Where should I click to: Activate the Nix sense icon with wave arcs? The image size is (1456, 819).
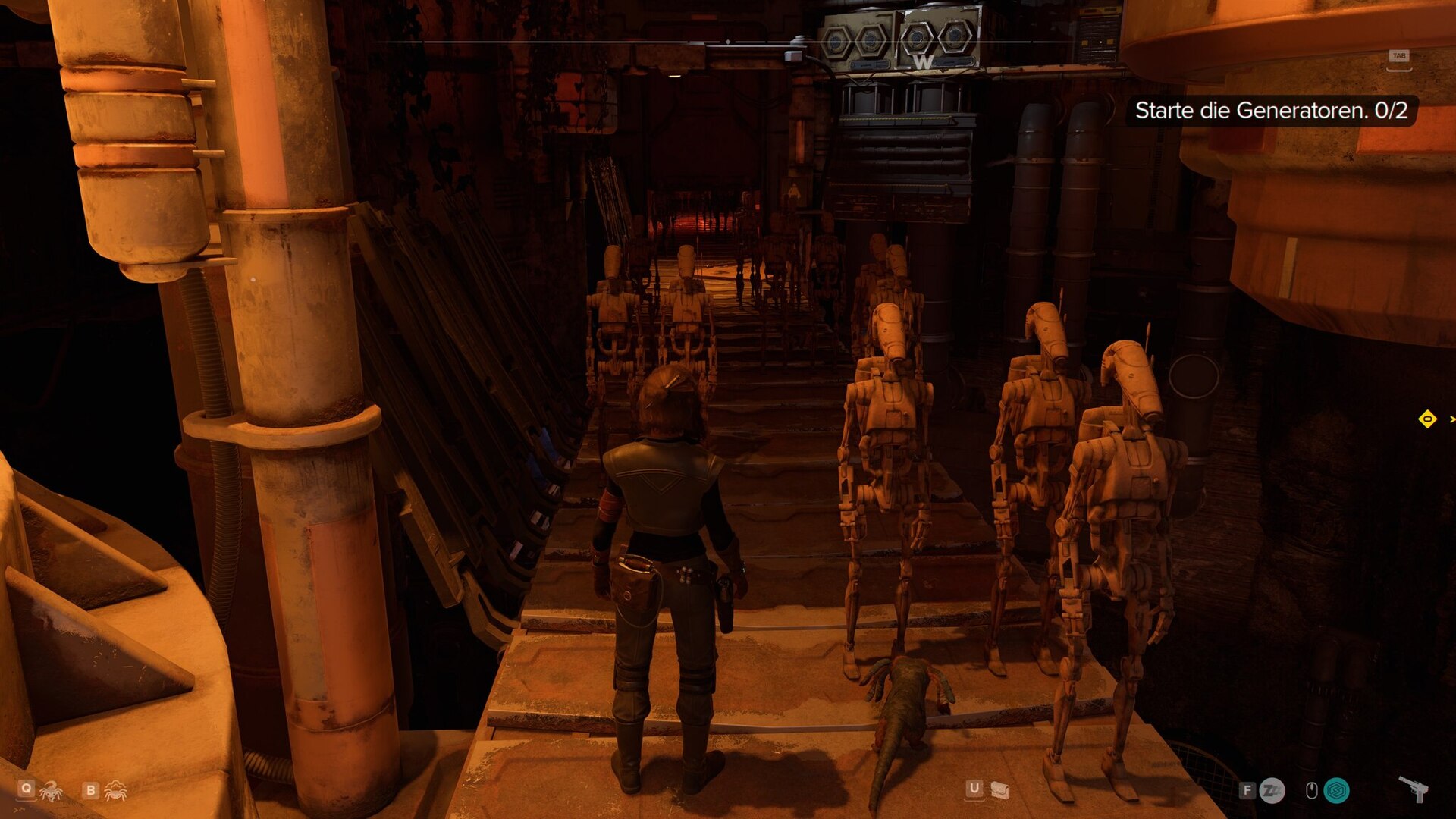(115, 791)
